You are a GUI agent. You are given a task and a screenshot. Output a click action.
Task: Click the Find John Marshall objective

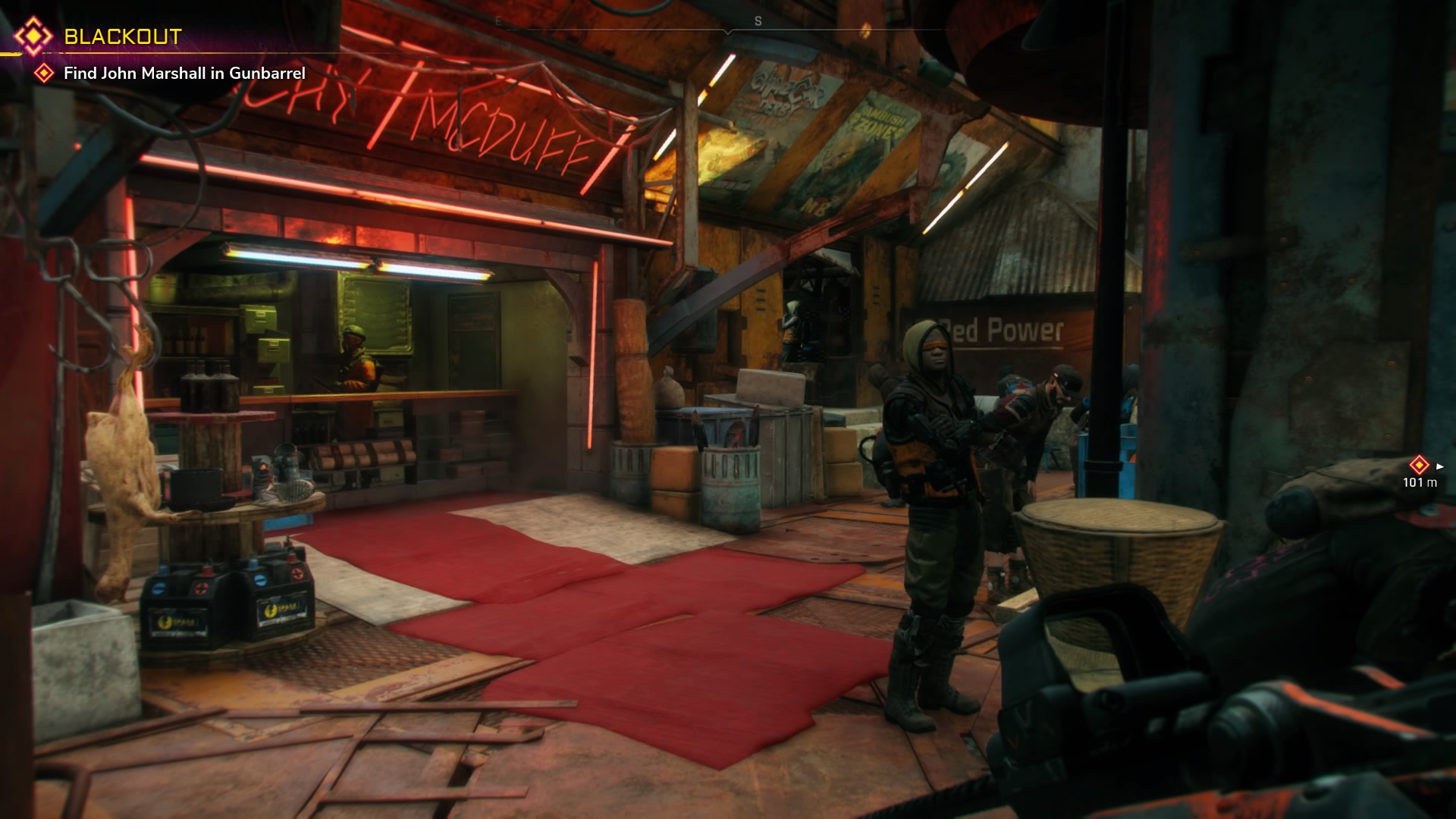pyautogui.click(x=184, y=74)
